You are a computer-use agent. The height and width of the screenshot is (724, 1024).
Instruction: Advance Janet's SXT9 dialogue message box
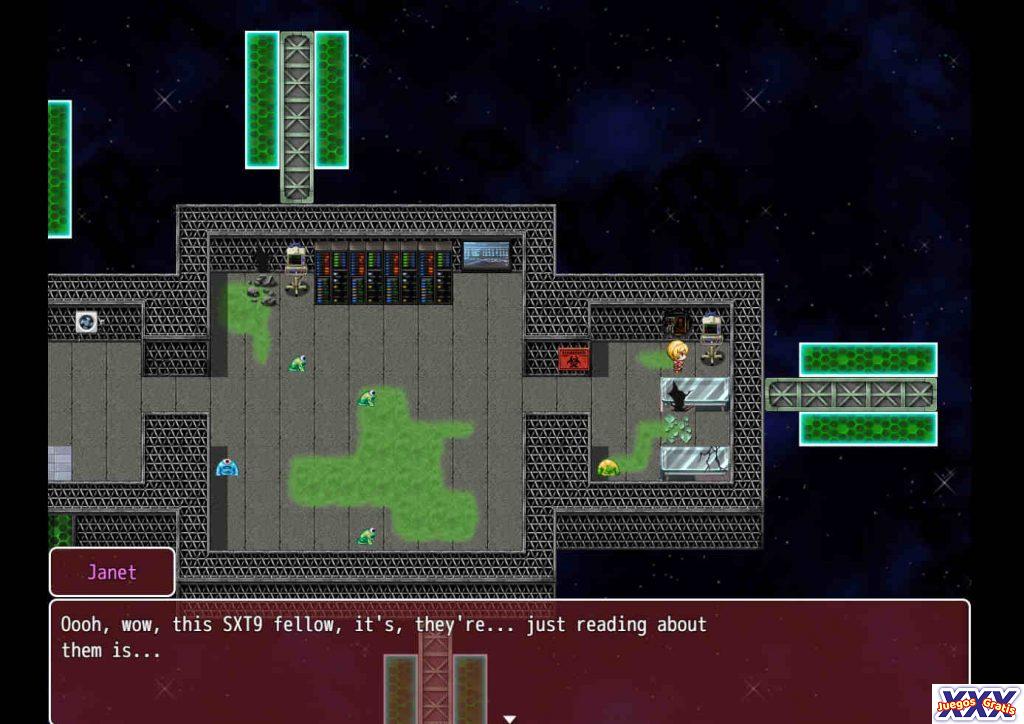(x=508, y=656)
